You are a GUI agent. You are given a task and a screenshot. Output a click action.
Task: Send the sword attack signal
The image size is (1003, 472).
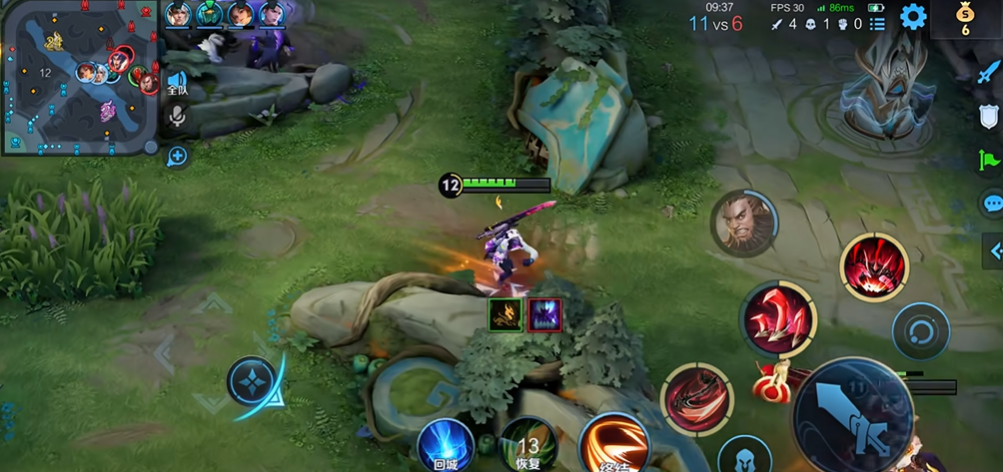pos(988,71)
